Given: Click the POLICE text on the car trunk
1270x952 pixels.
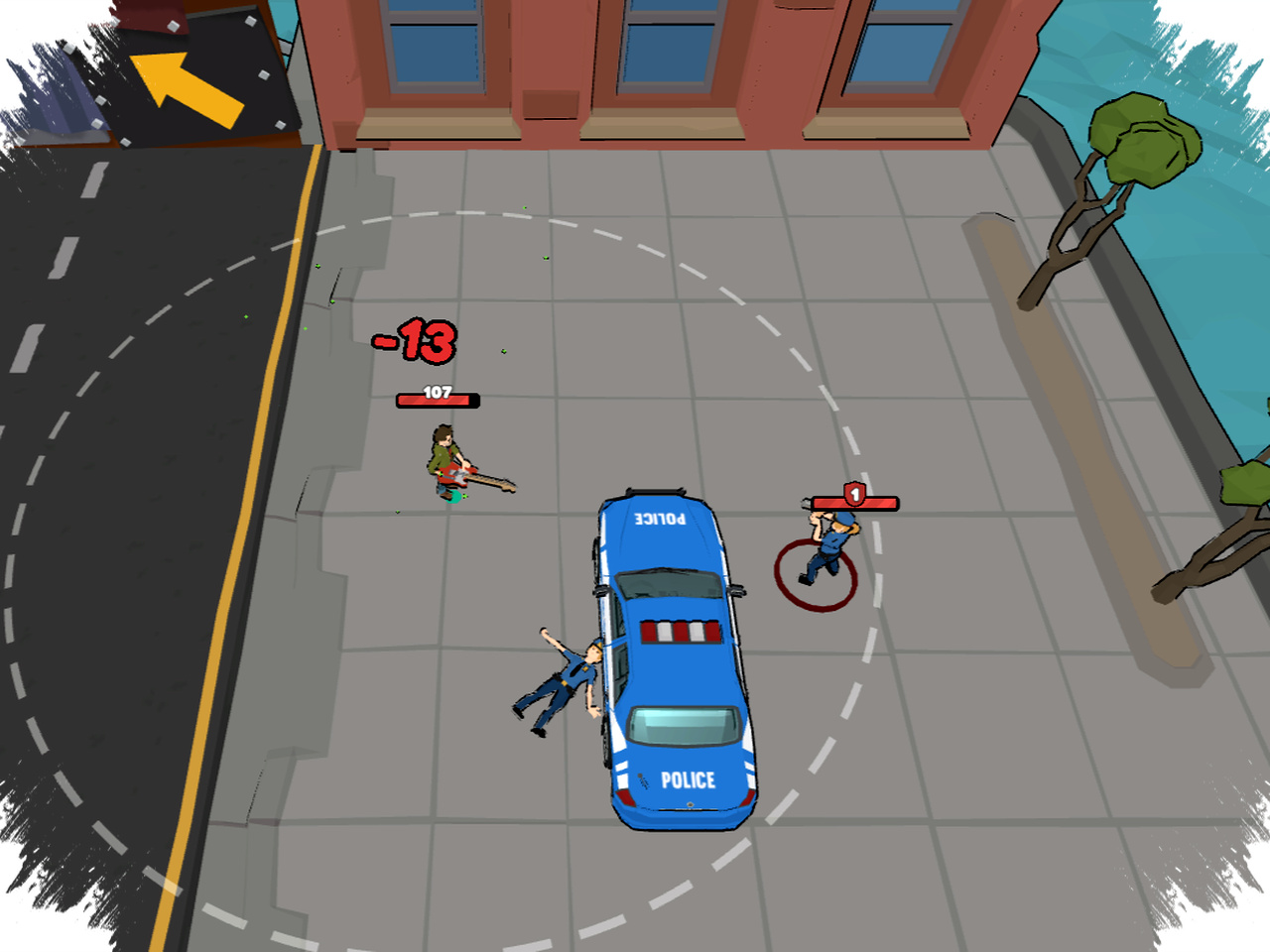Looking at the screenshot, I should click(688, 779).
